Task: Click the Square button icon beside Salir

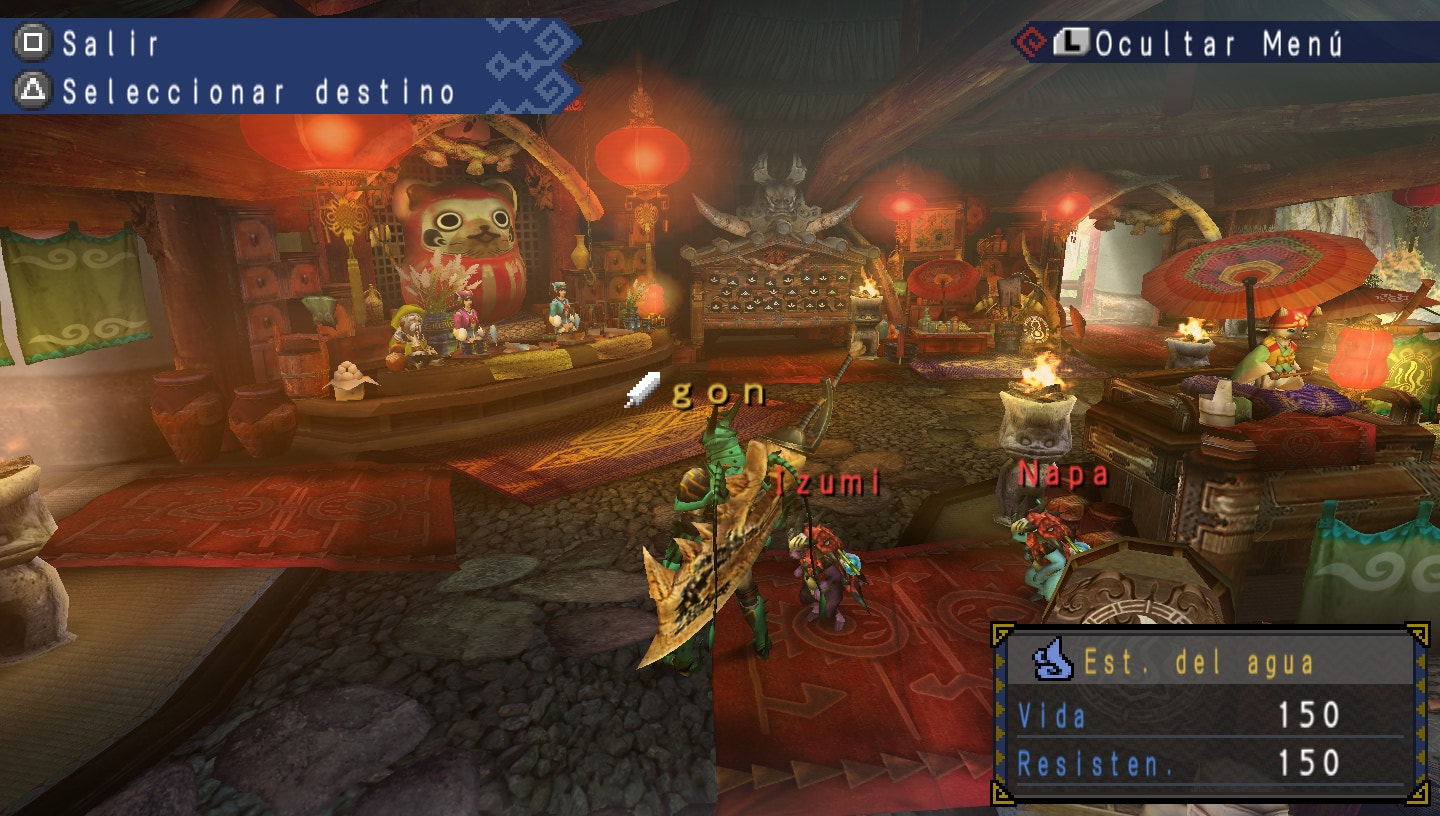Action: 33,43
